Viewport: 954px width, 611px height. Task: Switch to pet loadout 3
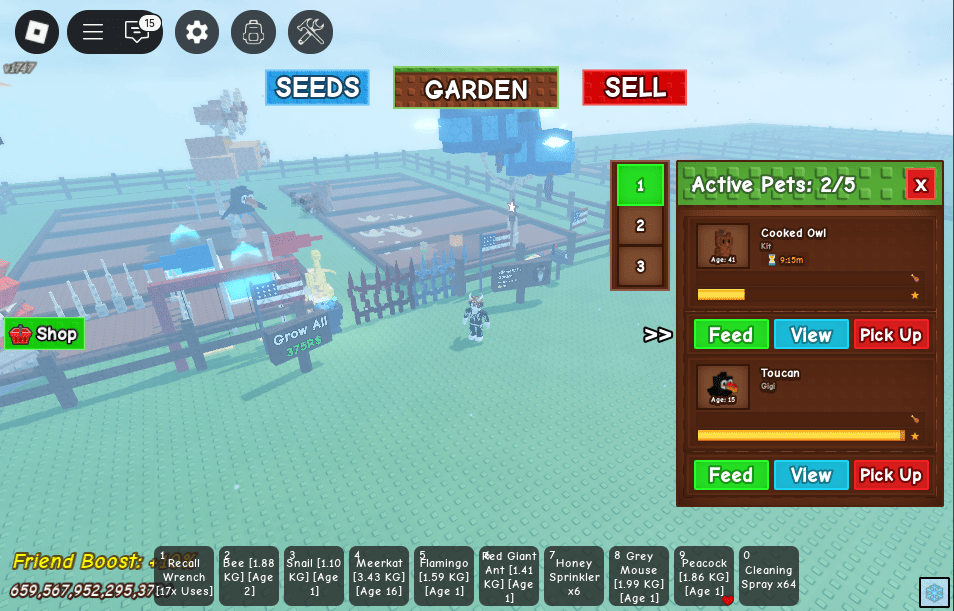click(640, 267)
